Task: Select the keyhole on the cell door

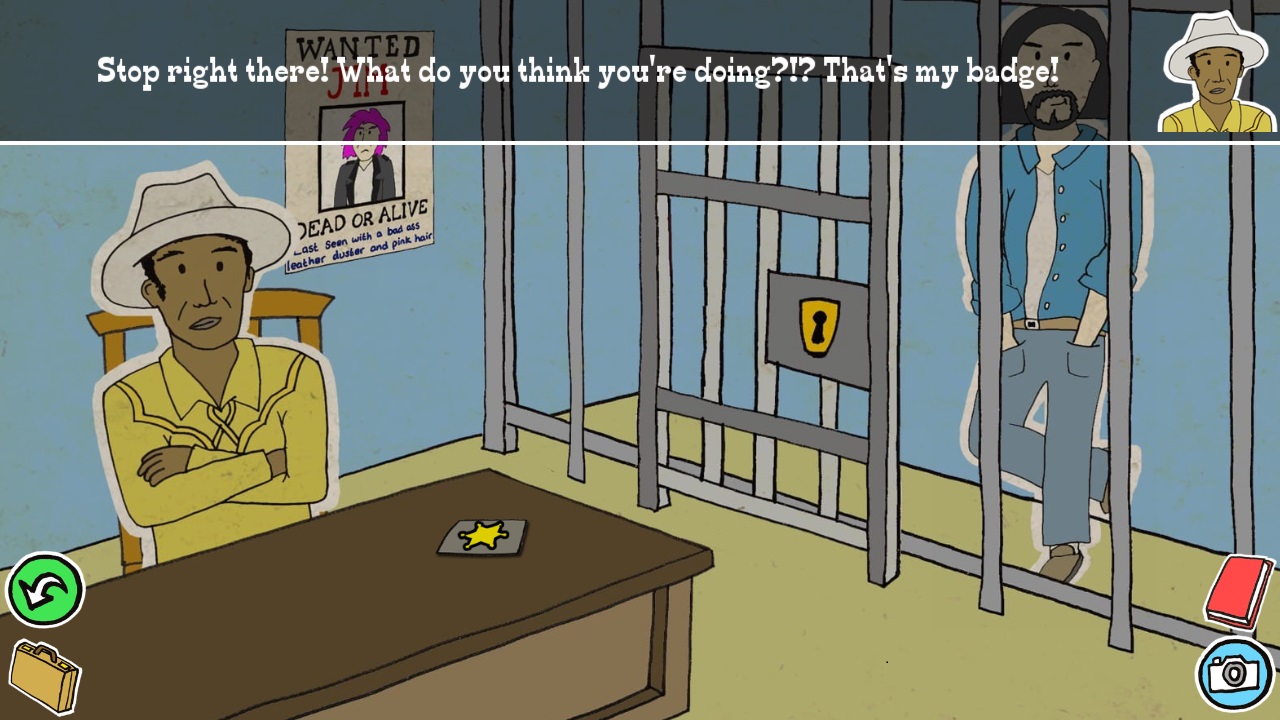Action: coord(818,324)
